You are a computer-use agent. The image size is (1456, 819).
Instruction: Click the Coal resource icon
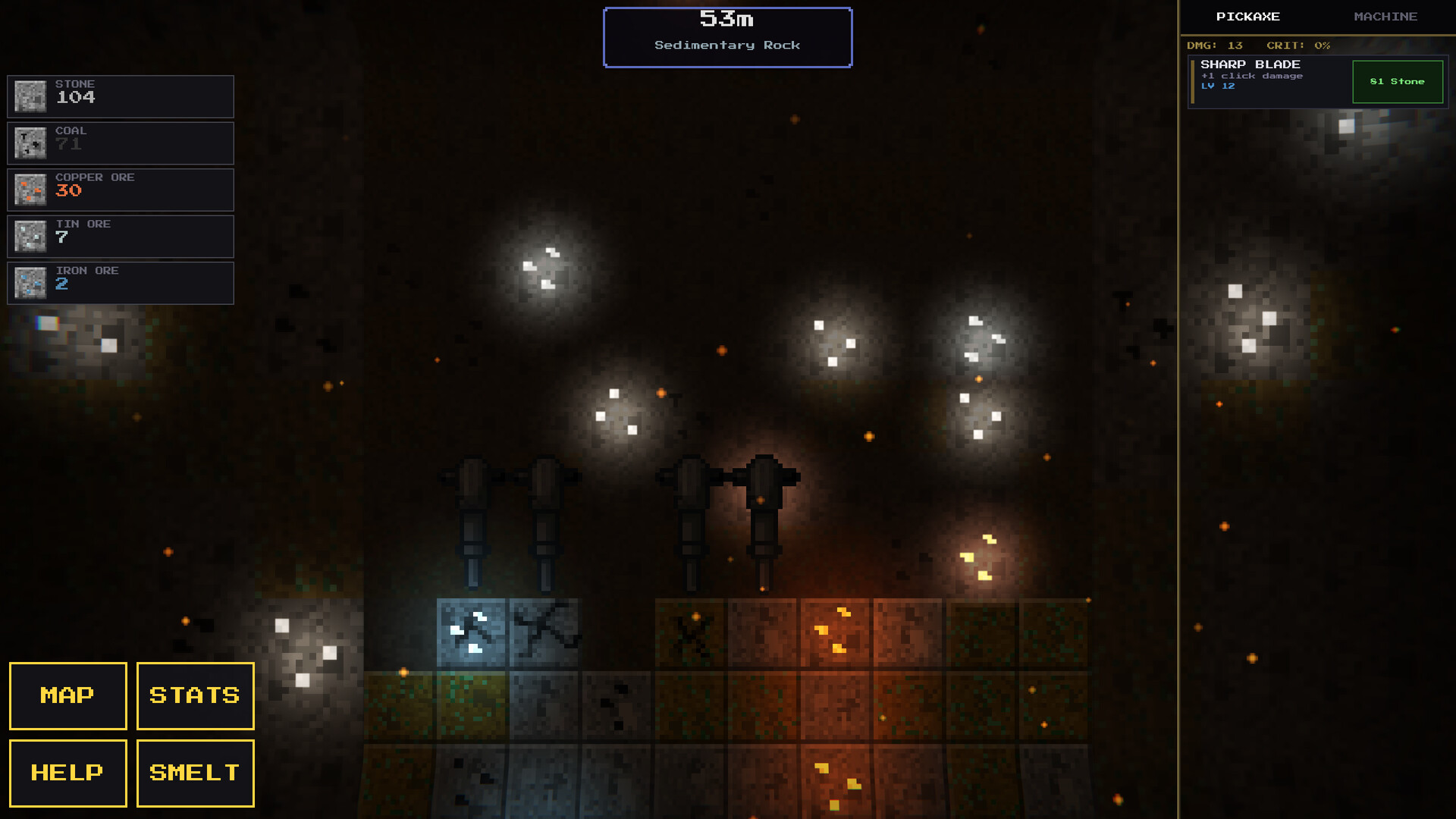coord(30,143)
